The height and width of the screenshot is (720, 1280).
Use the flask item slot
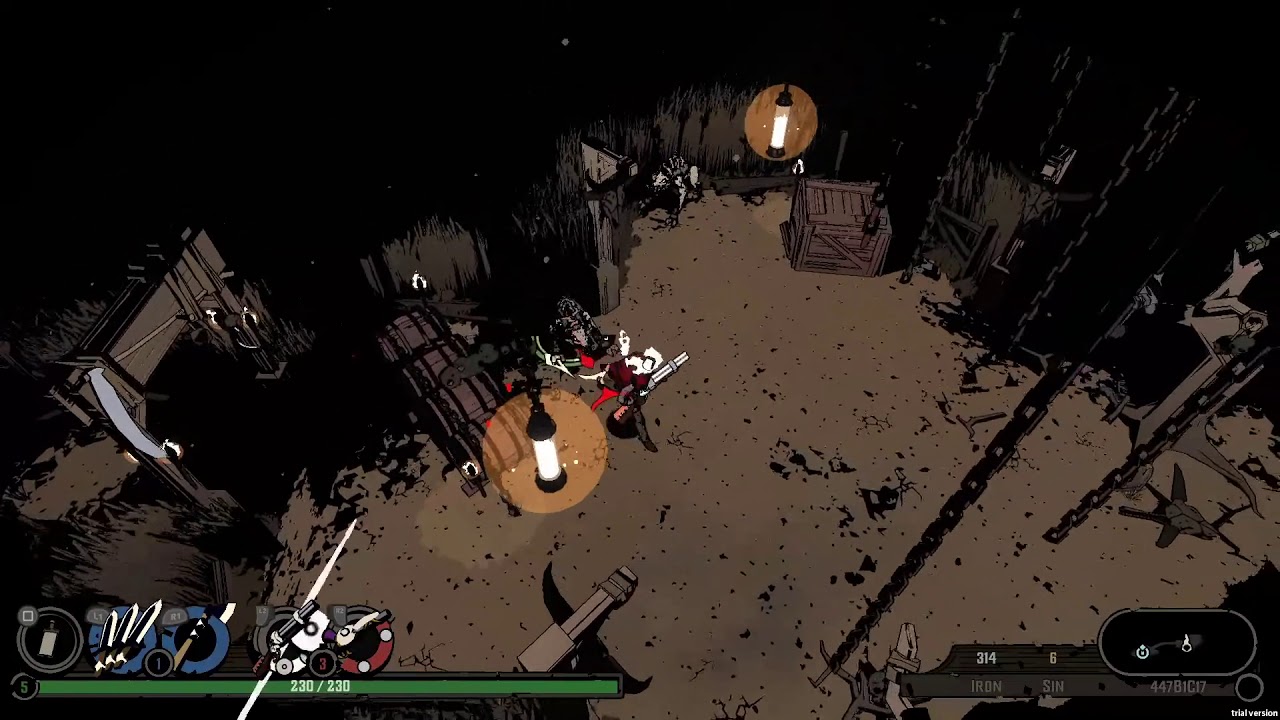49,640
